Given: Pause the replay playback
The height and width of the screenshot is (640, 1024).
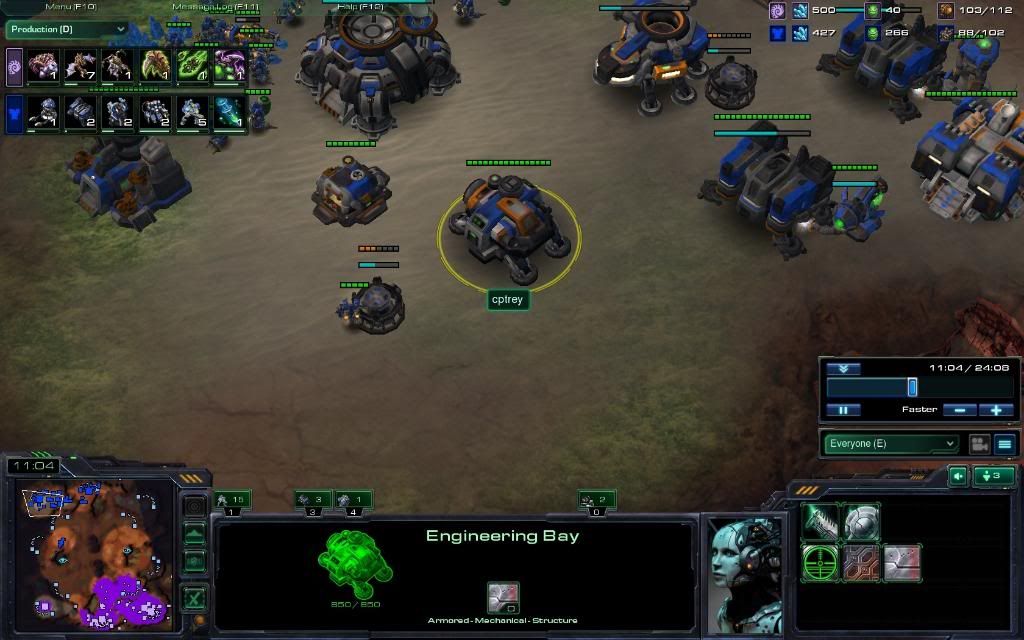Looking at the screenshot, I should tap(843, 410).
